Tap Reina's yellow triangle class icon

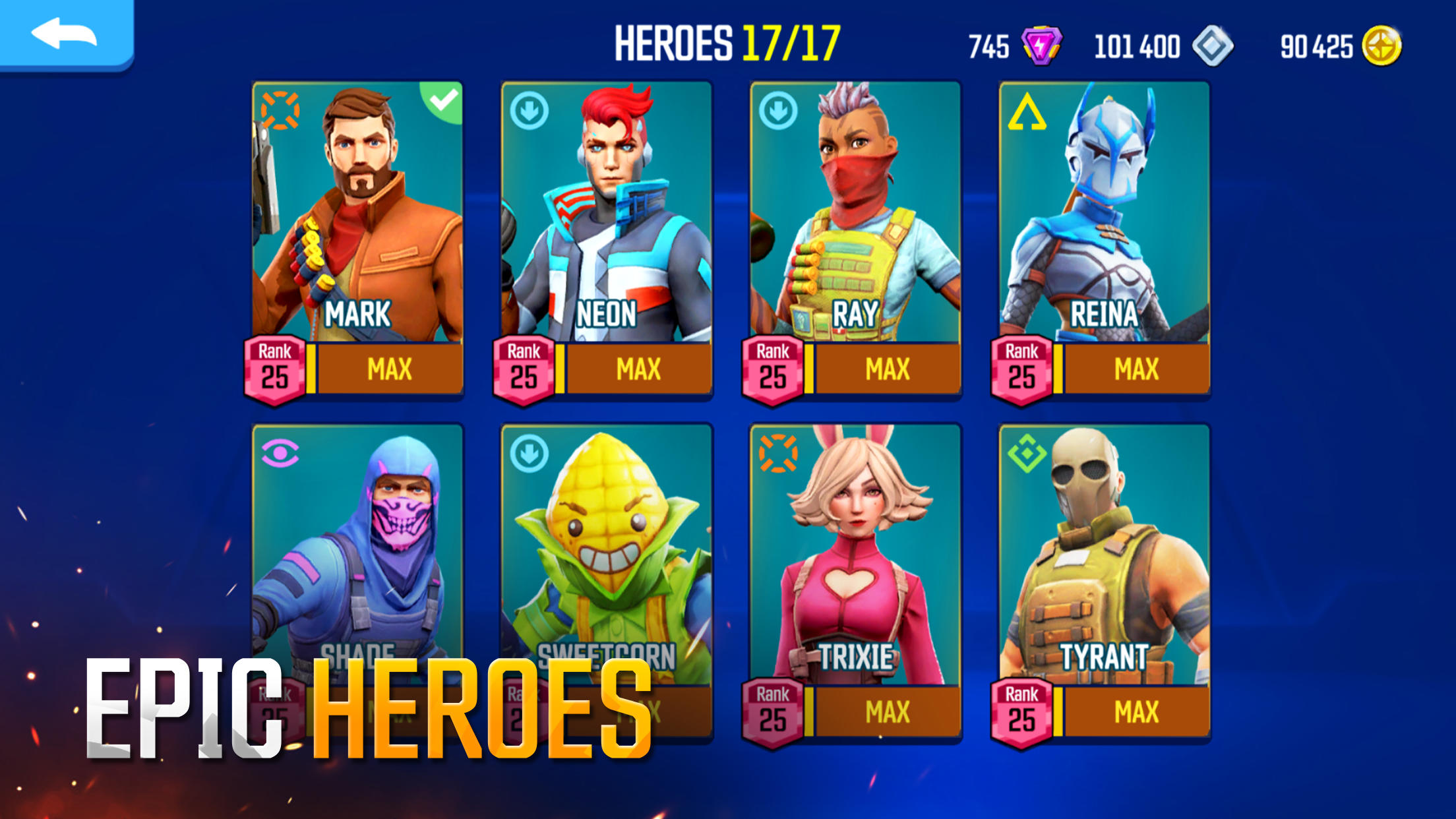click(x=1026, y=114)
